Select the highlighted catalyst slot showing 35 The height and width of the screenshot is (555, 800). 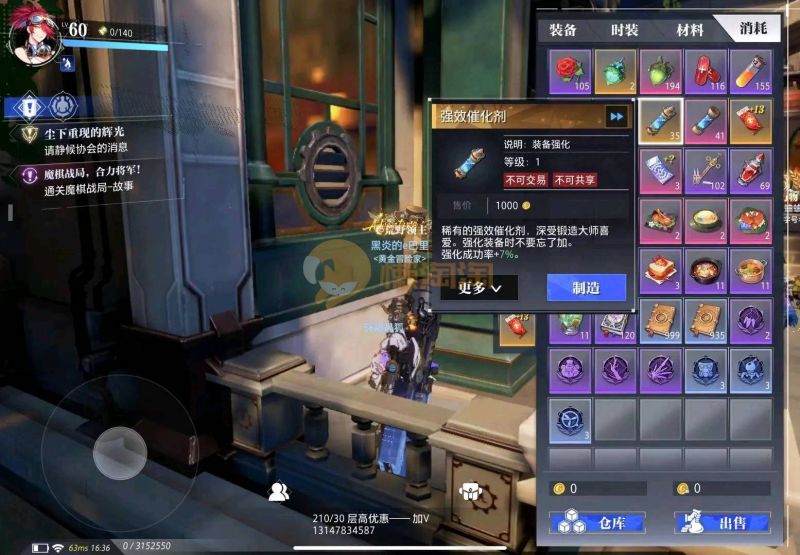(x=661, y=120)
